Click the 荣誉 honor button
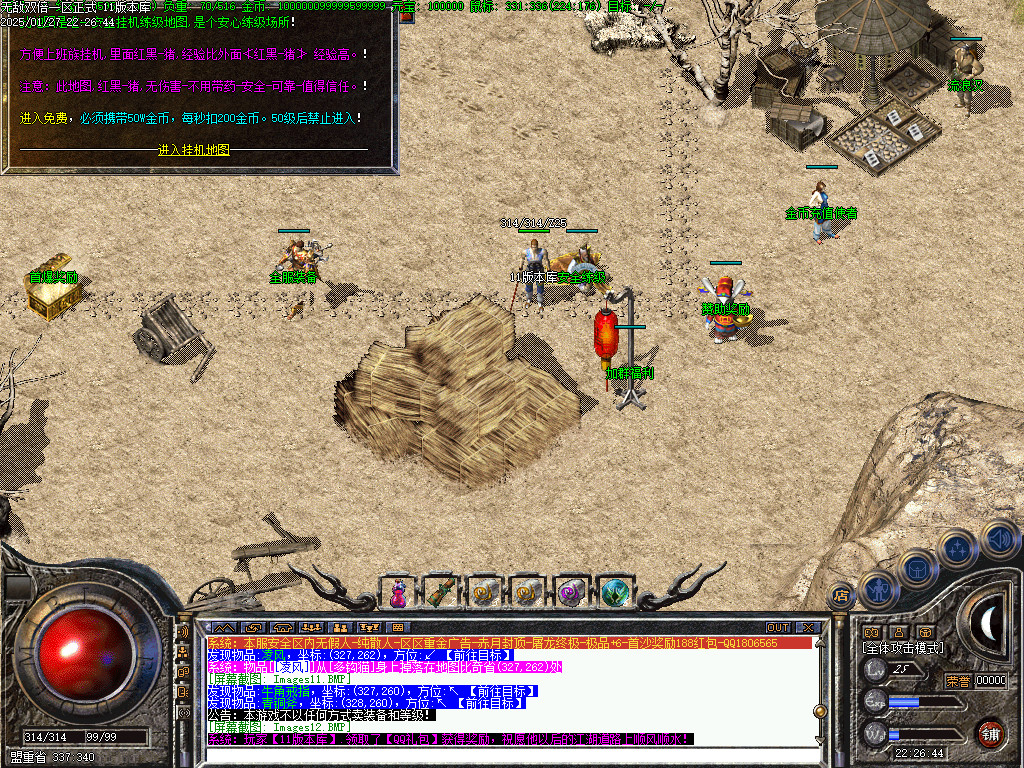The image size is (1024, 768). [x=957, y=681]
